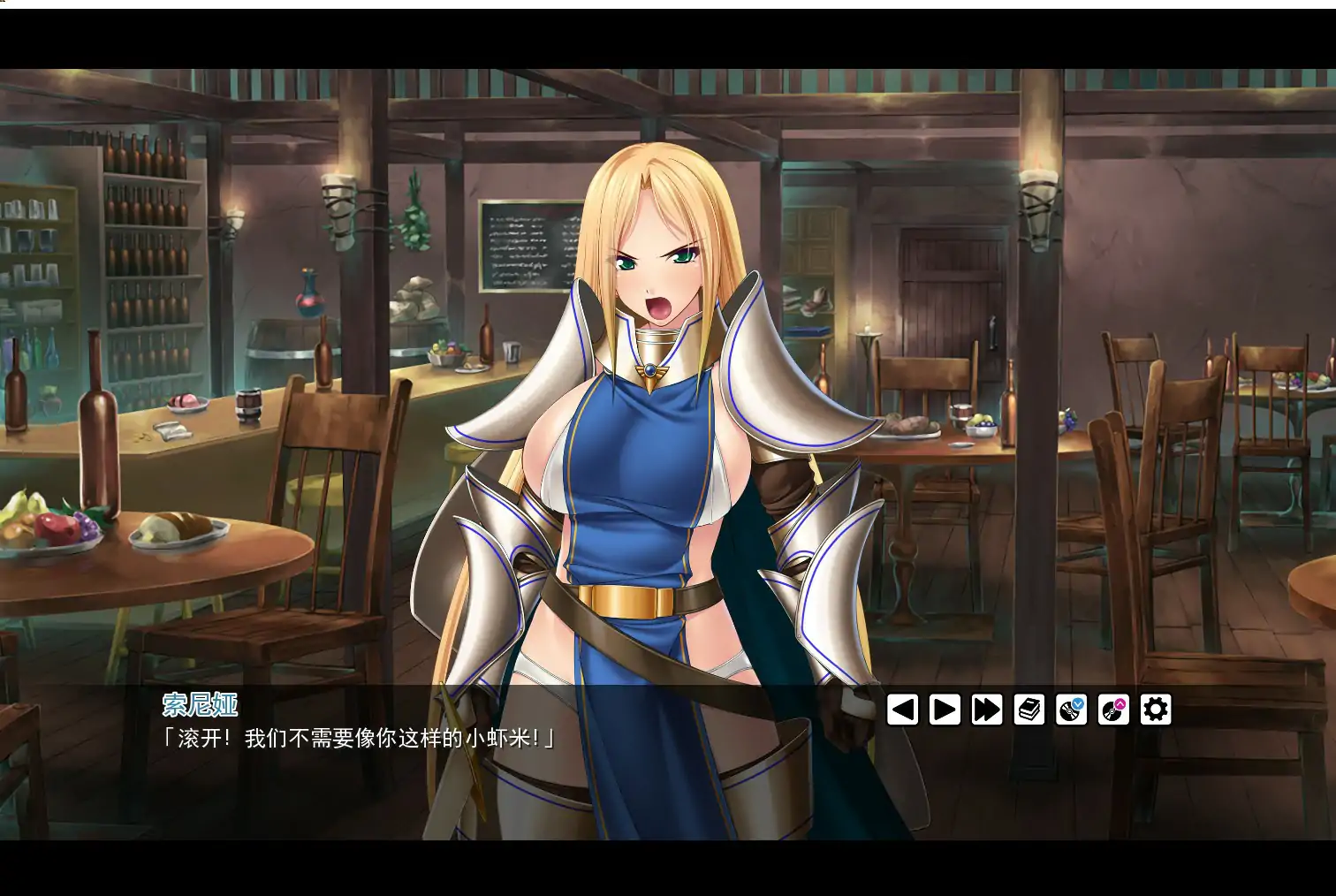Quick save using the checkmark disc icon

(x=1072, y=709)
